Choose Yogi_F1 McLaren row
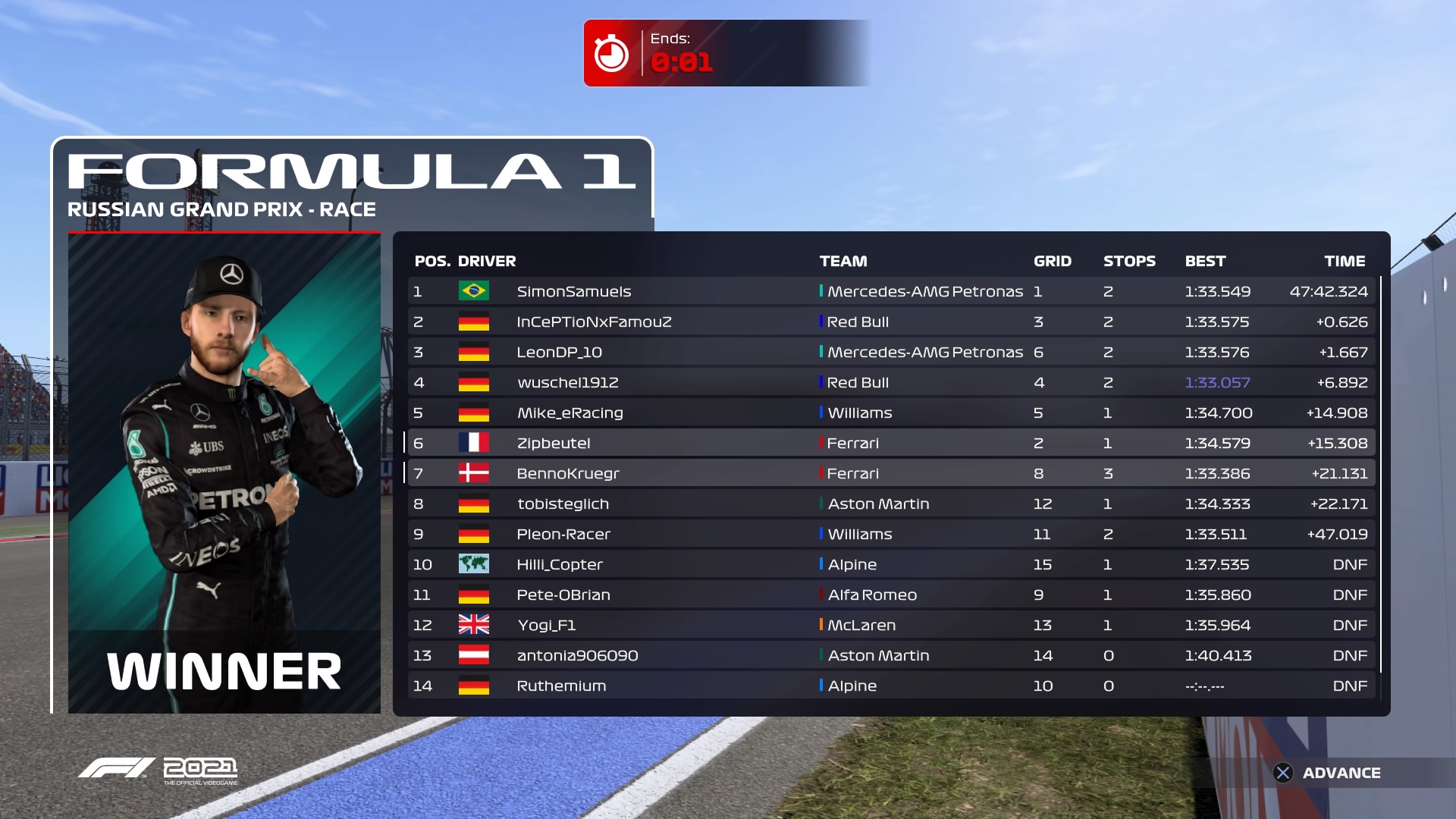The width and height of the screenshot is (1456, 819). (x=546, y=625)
